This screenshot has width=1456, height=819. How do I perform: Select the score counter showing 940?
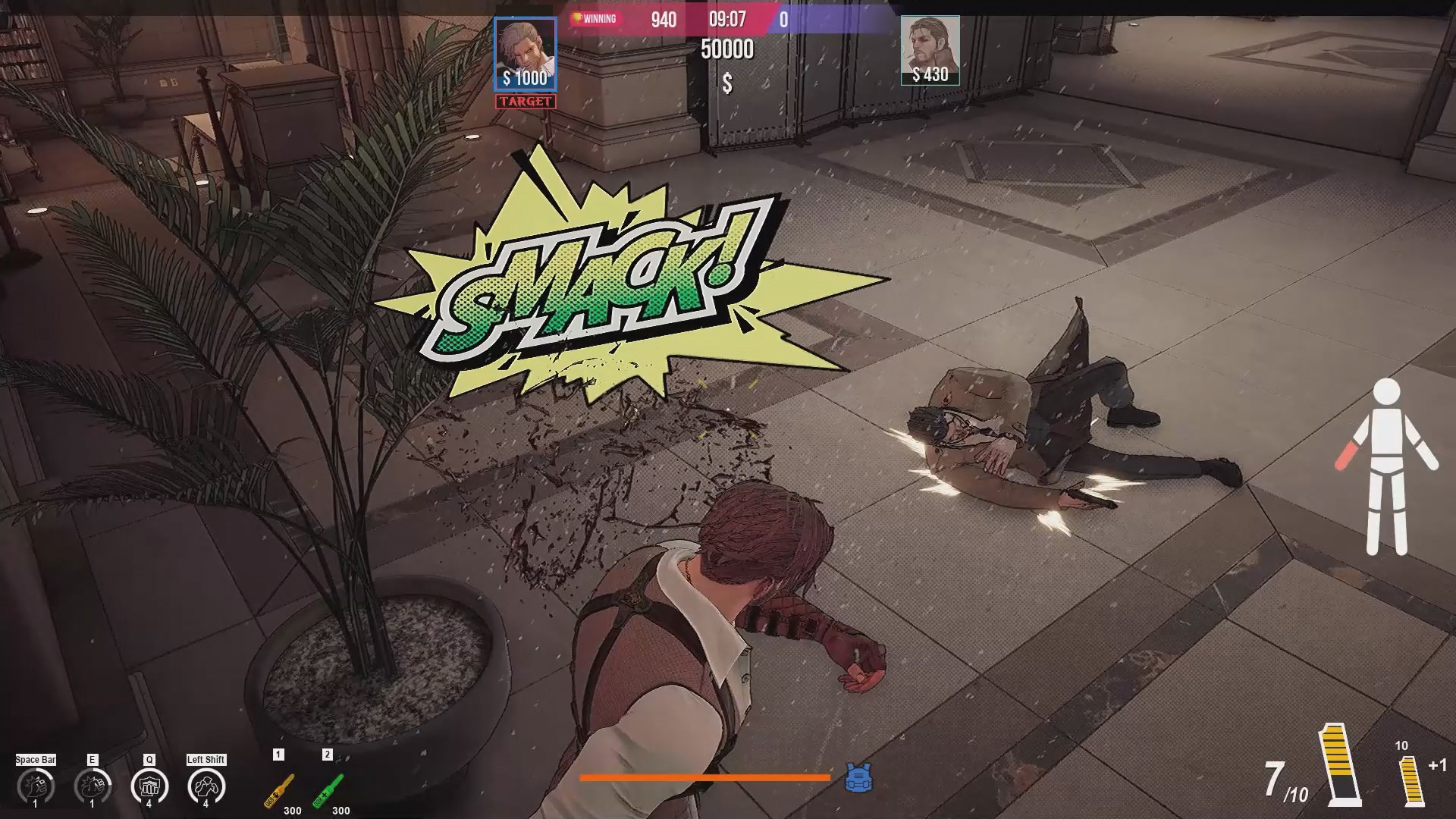pos(664,20)
